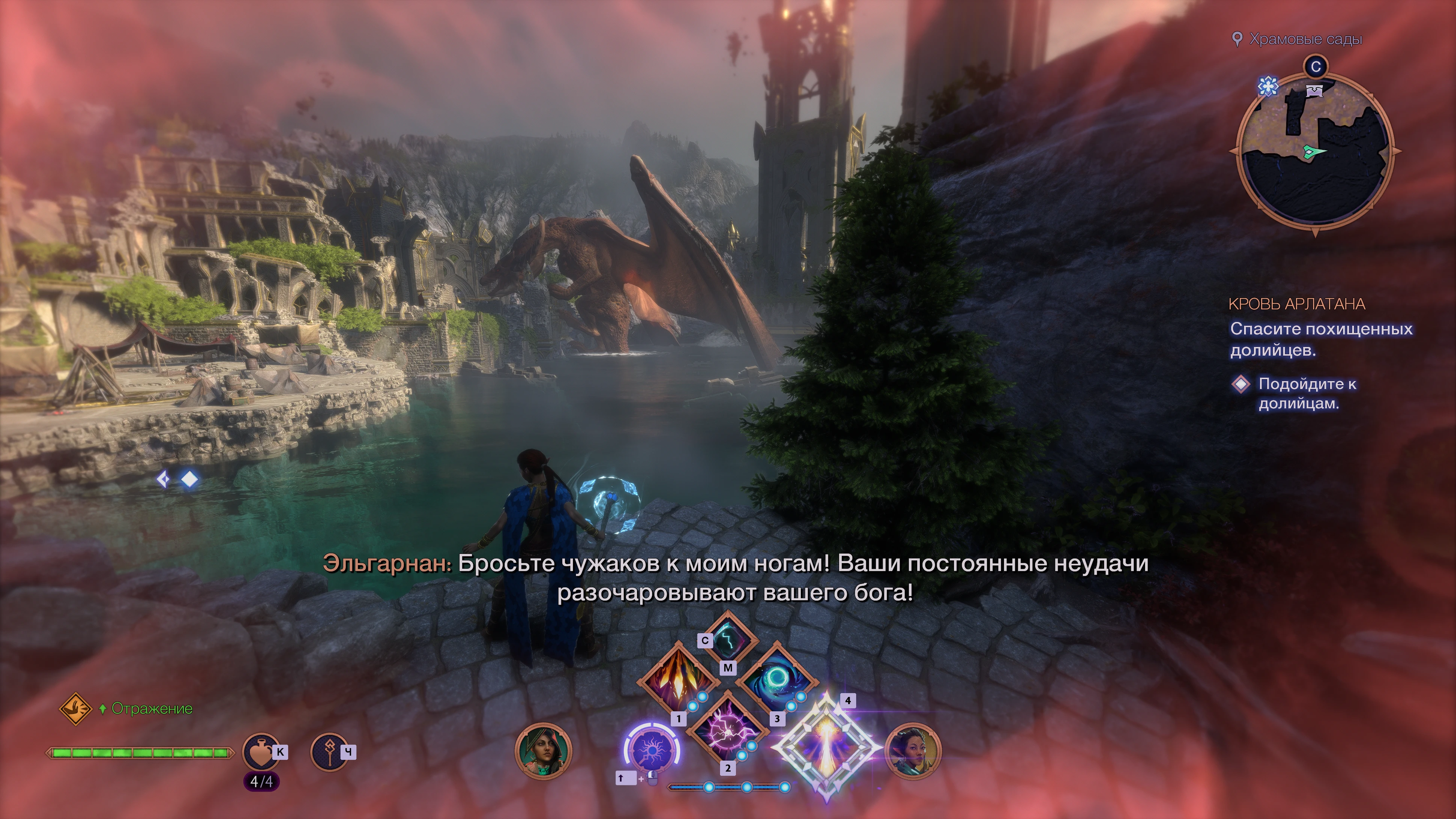Image resolution: width=1456 pixels, height=819 pixels.
Task: Activate the purple sun staff ability
Action: pyautogui.click(x=652, y=750)
